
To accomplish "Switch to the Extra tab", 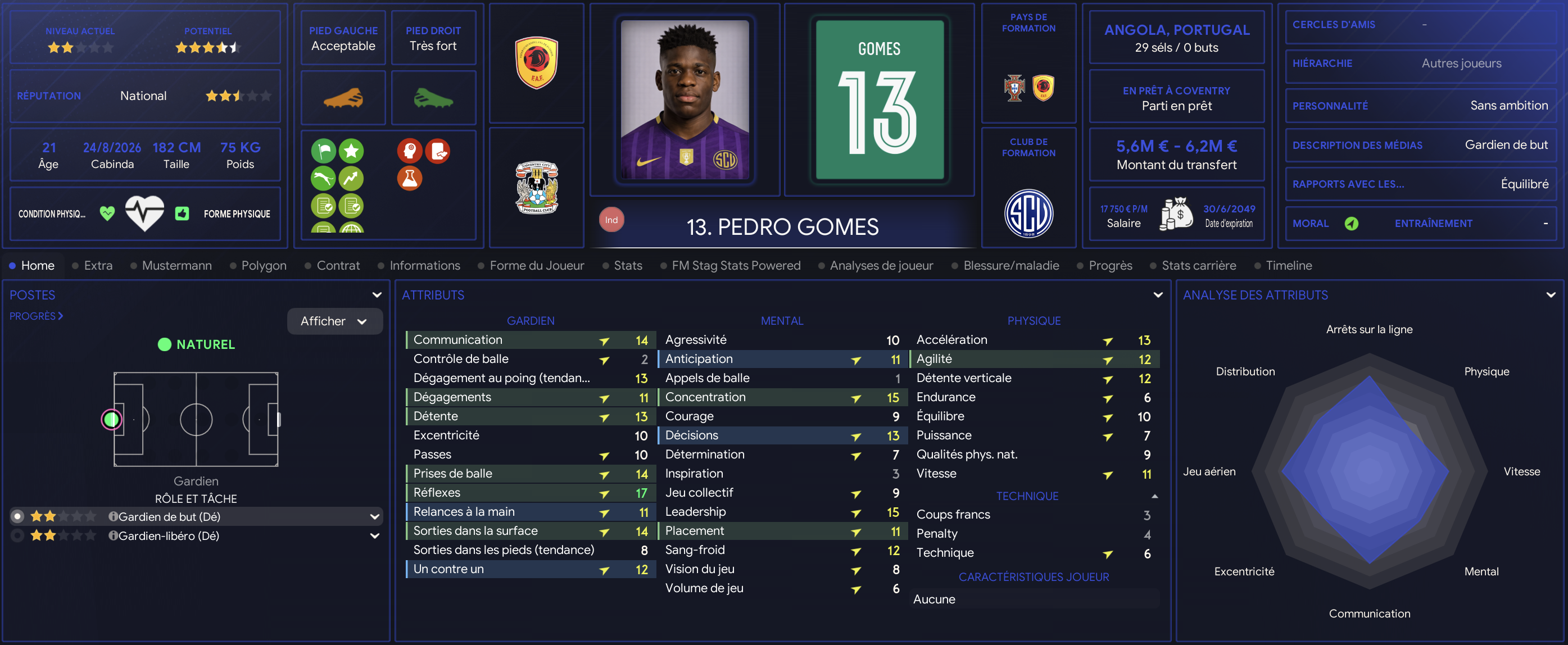I will coord(97,265).
